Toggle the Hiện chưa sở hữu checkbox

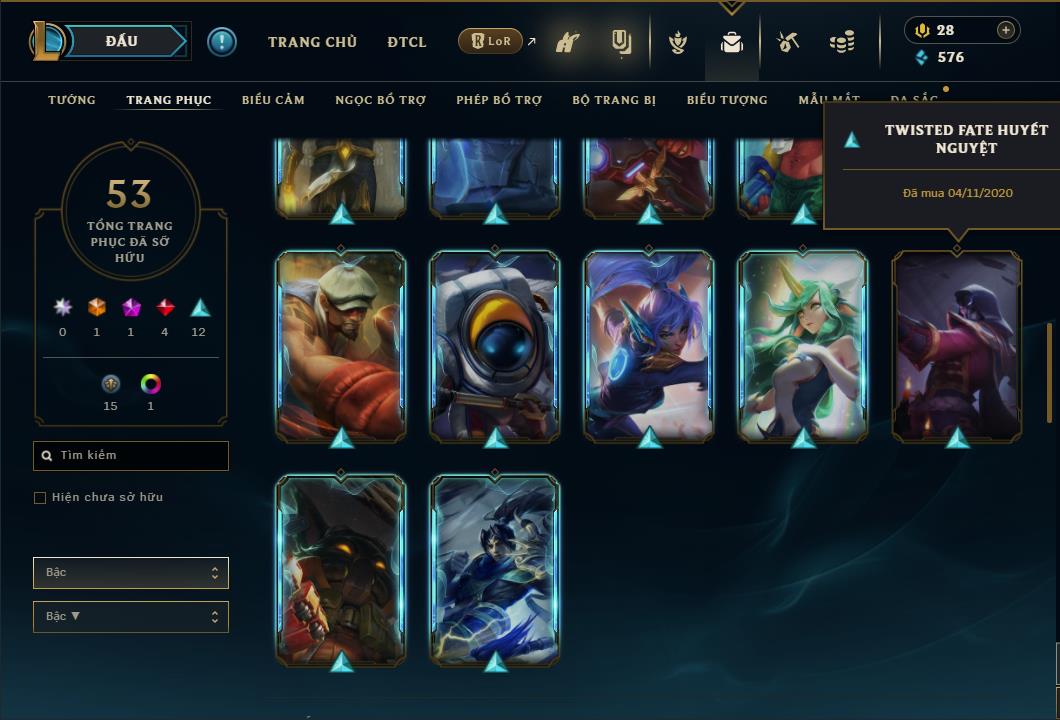tap(40, 498)
